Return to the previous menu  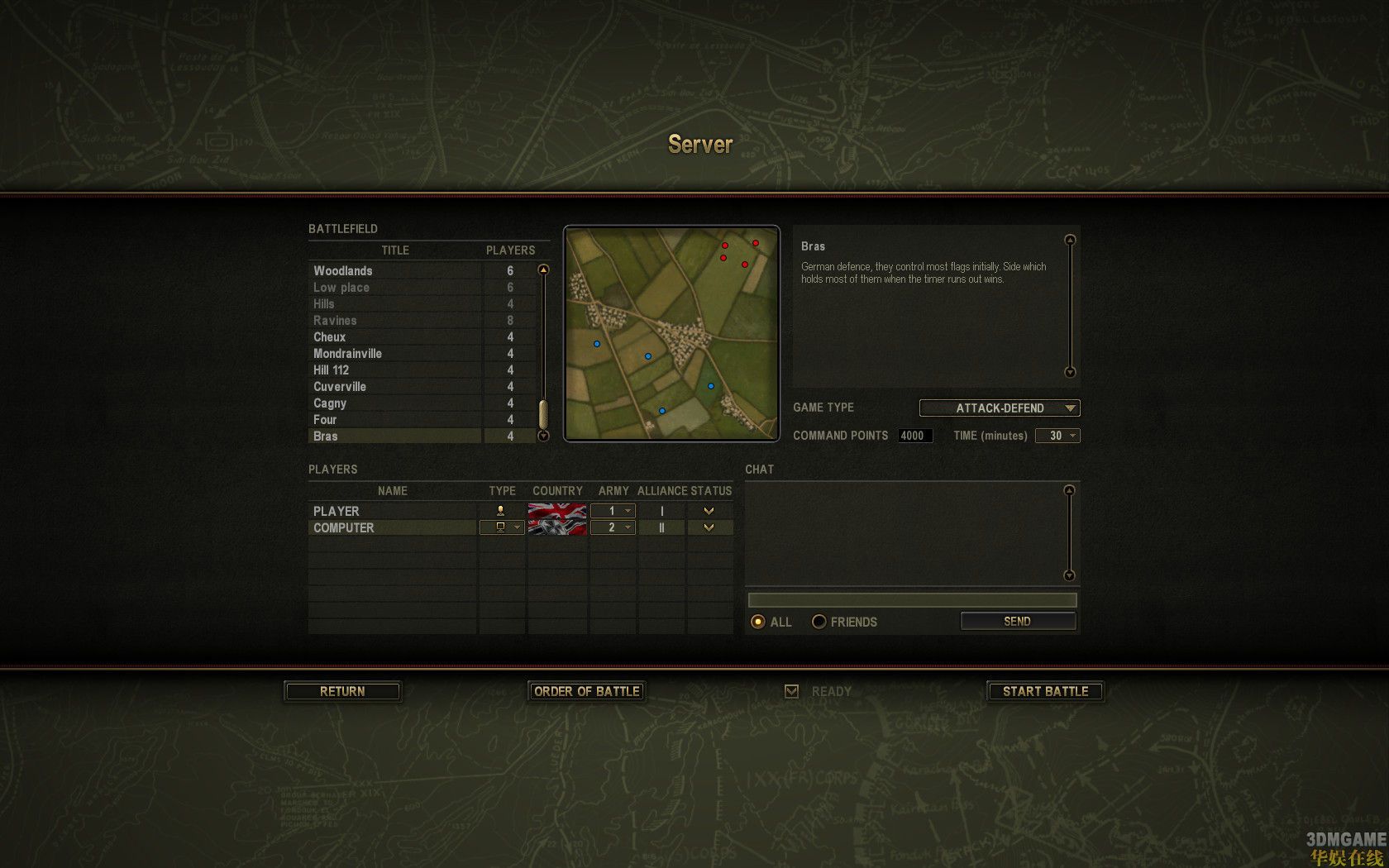(x=342, y=691)
